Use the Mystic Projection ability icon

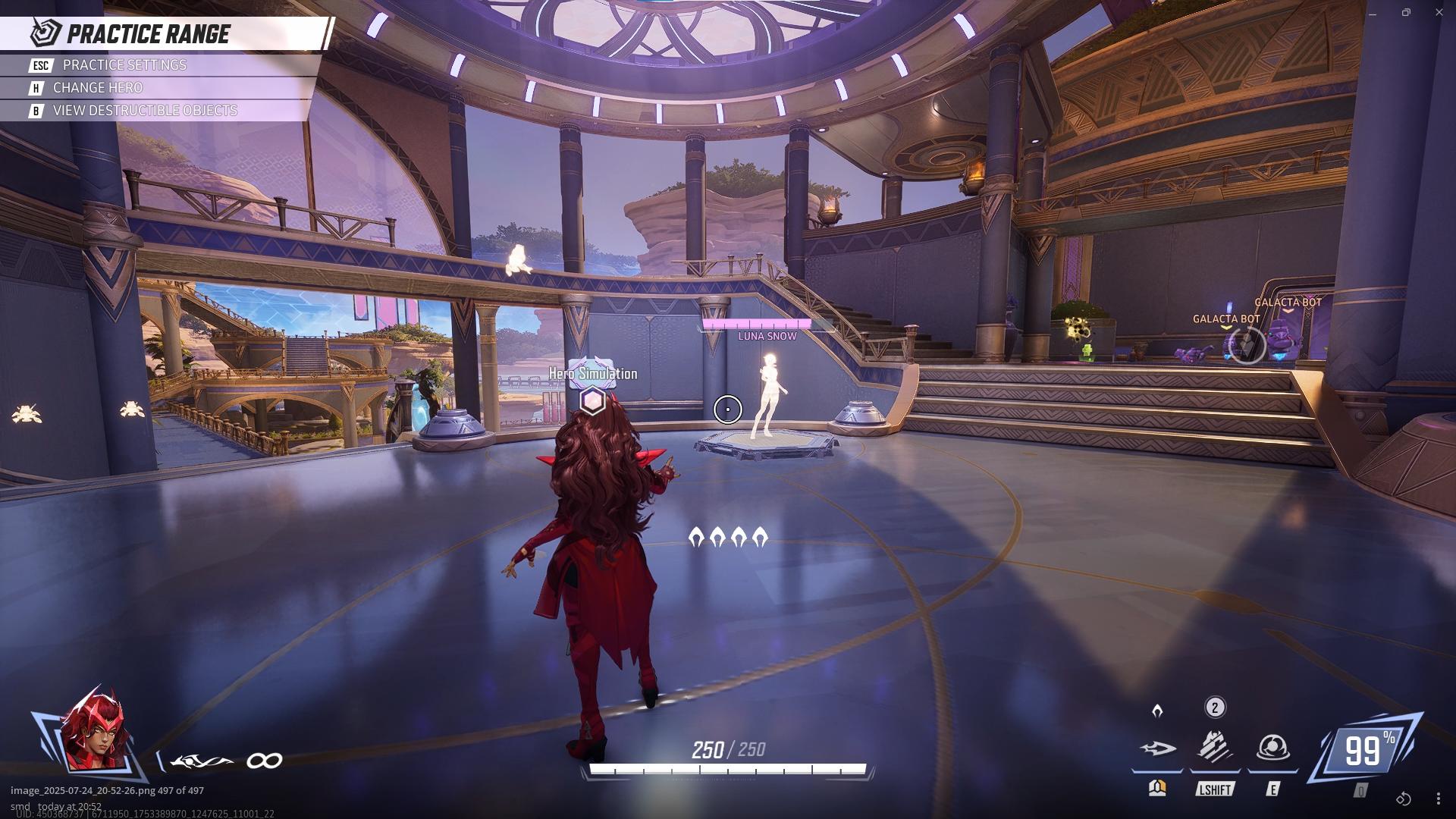point(1214,747)
